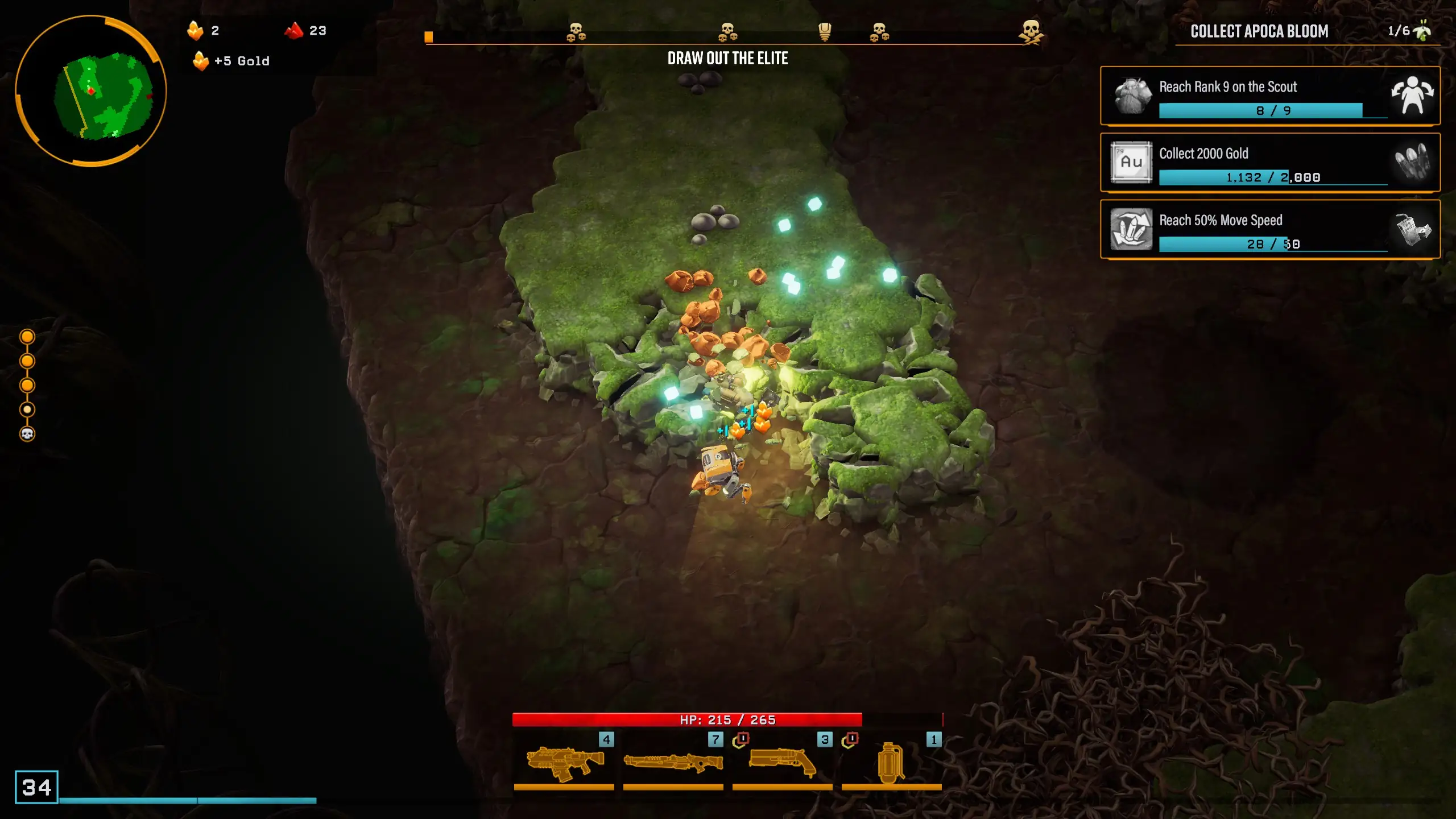Viewport: 1456px width, 819px height.
Task: Click the Collect Apoca Bloom objective
Action: [x=1259, y=31]
